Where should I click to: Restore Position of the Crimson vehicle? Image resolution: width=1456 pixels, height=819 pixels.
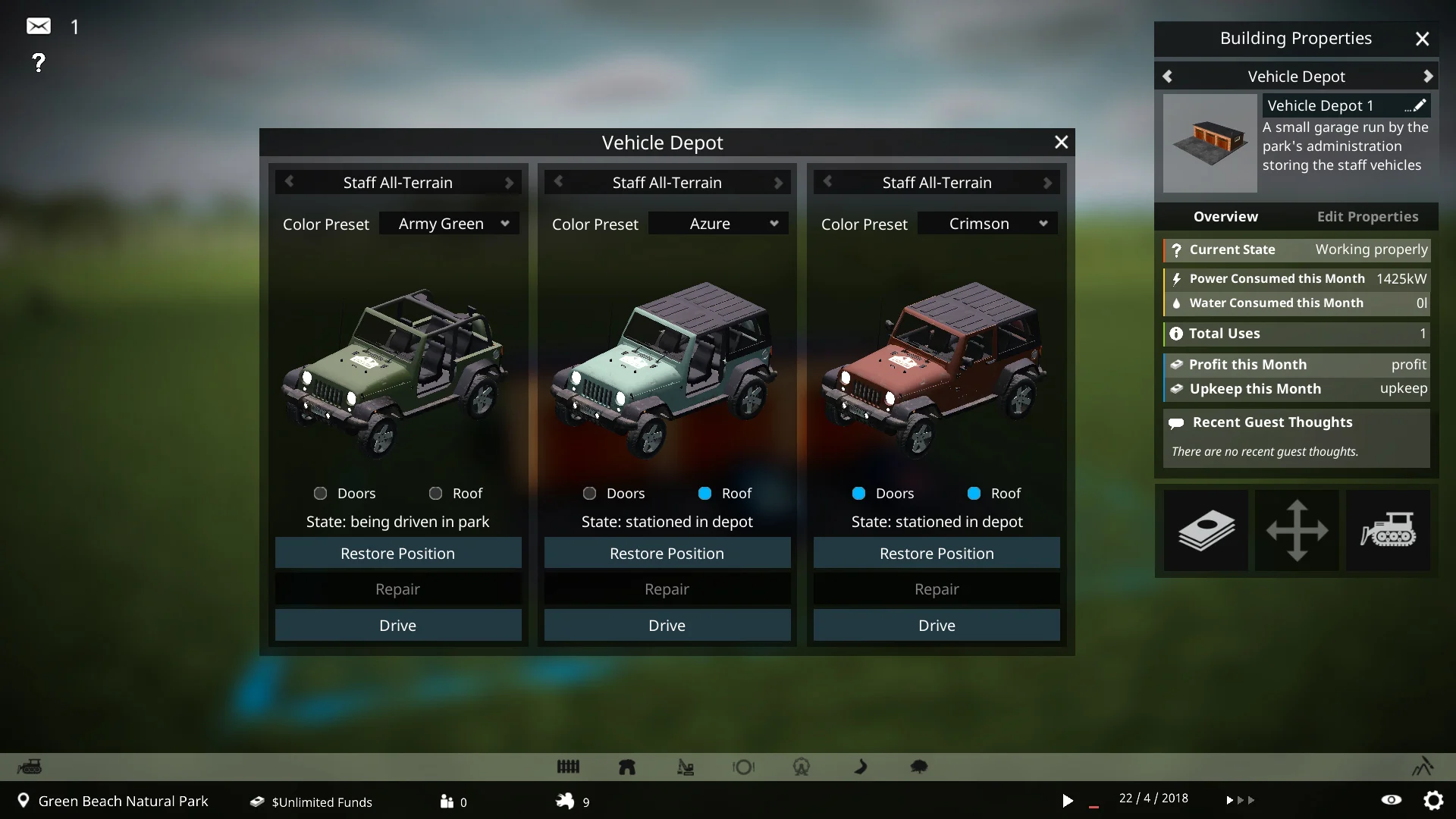tap(937, 554)
